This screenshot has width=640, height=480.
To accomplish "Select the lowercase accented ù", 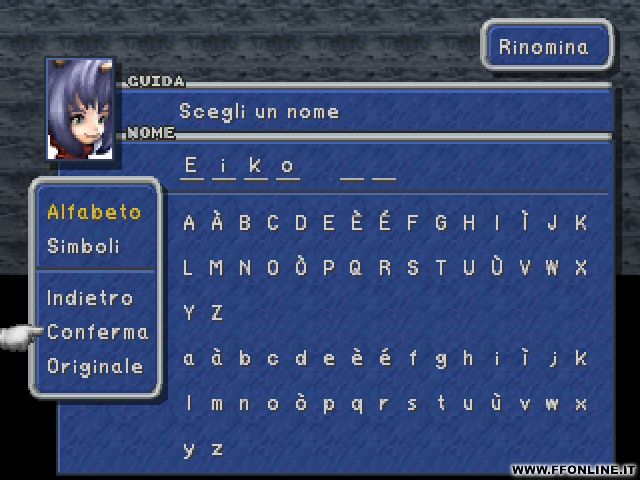I will 497,404.
